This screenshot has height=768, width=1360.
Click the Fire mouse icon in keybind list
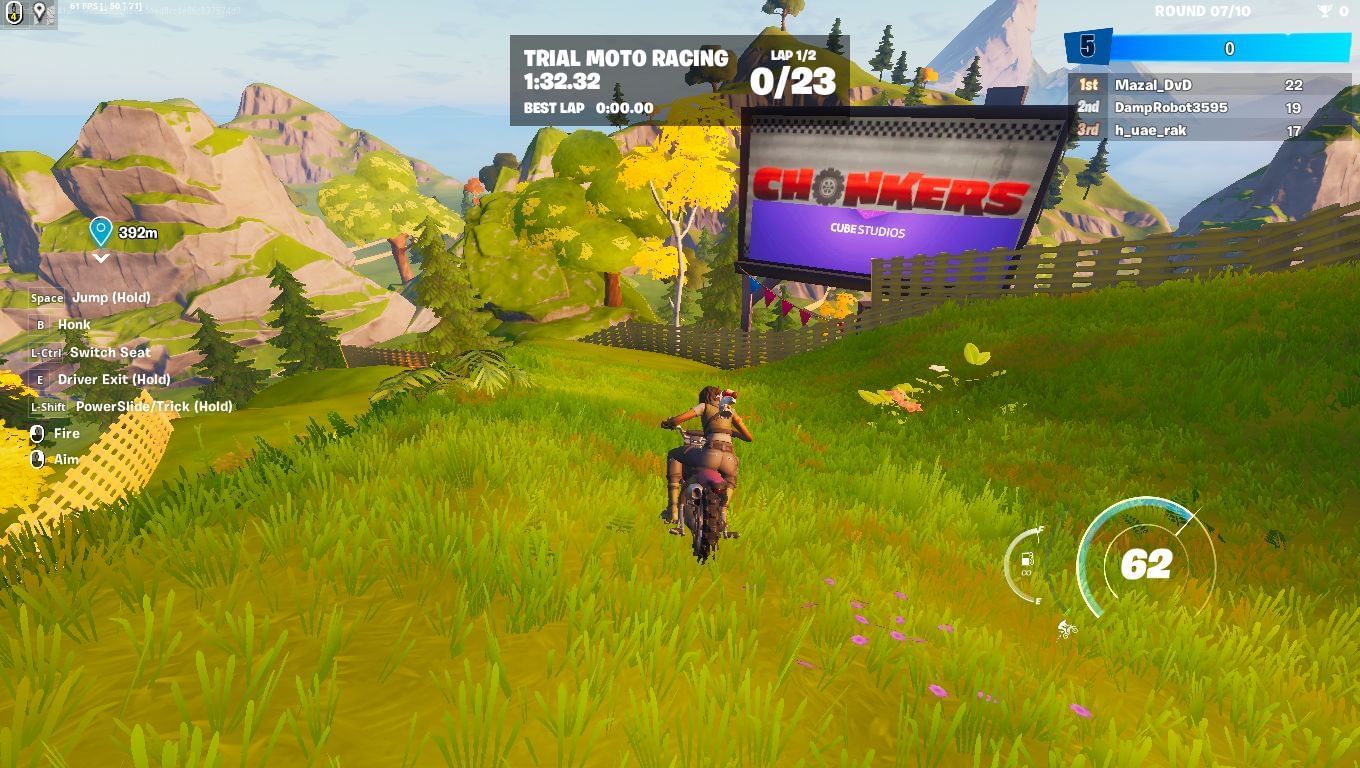click(x=38, y=432)
